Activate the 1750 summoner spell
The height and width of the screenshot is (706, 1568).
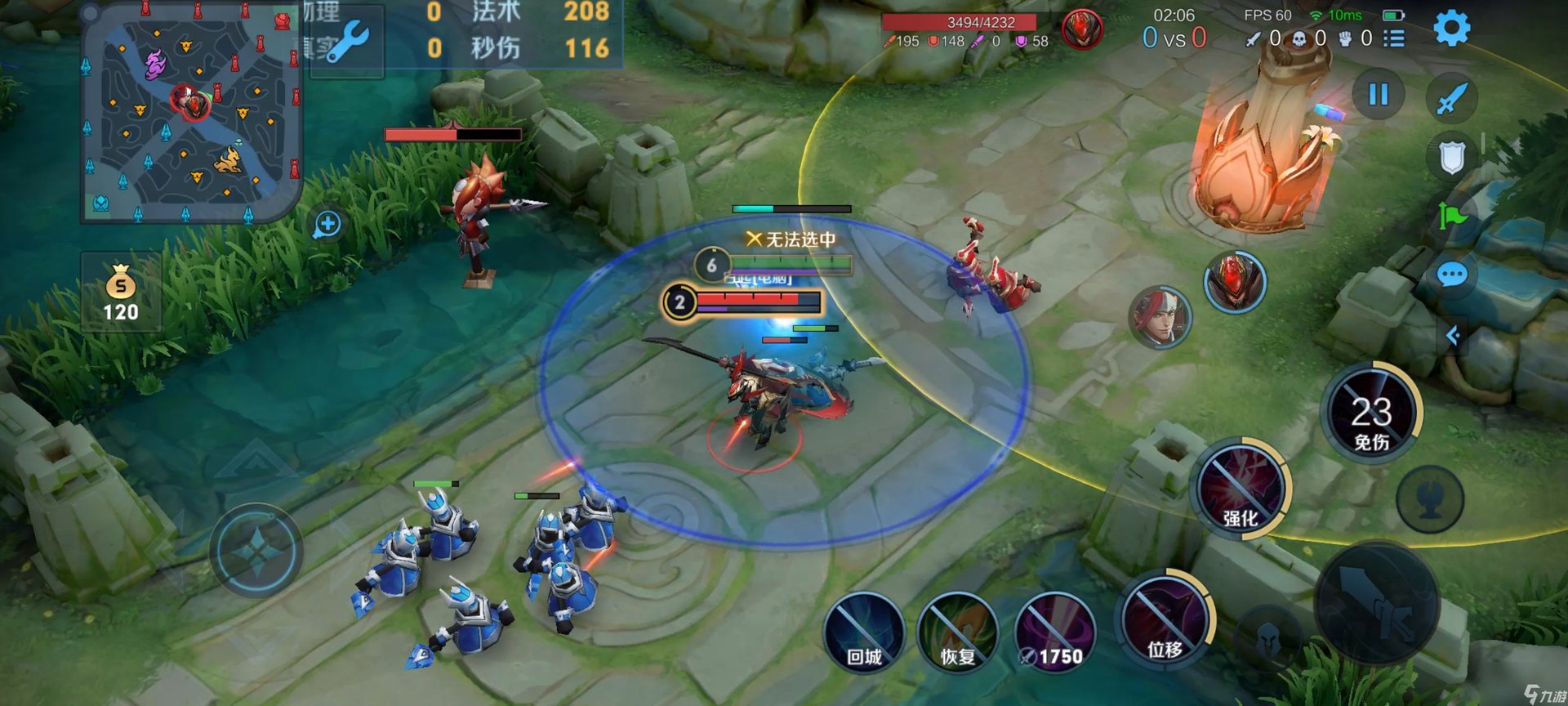click(x=1054, y=634)
